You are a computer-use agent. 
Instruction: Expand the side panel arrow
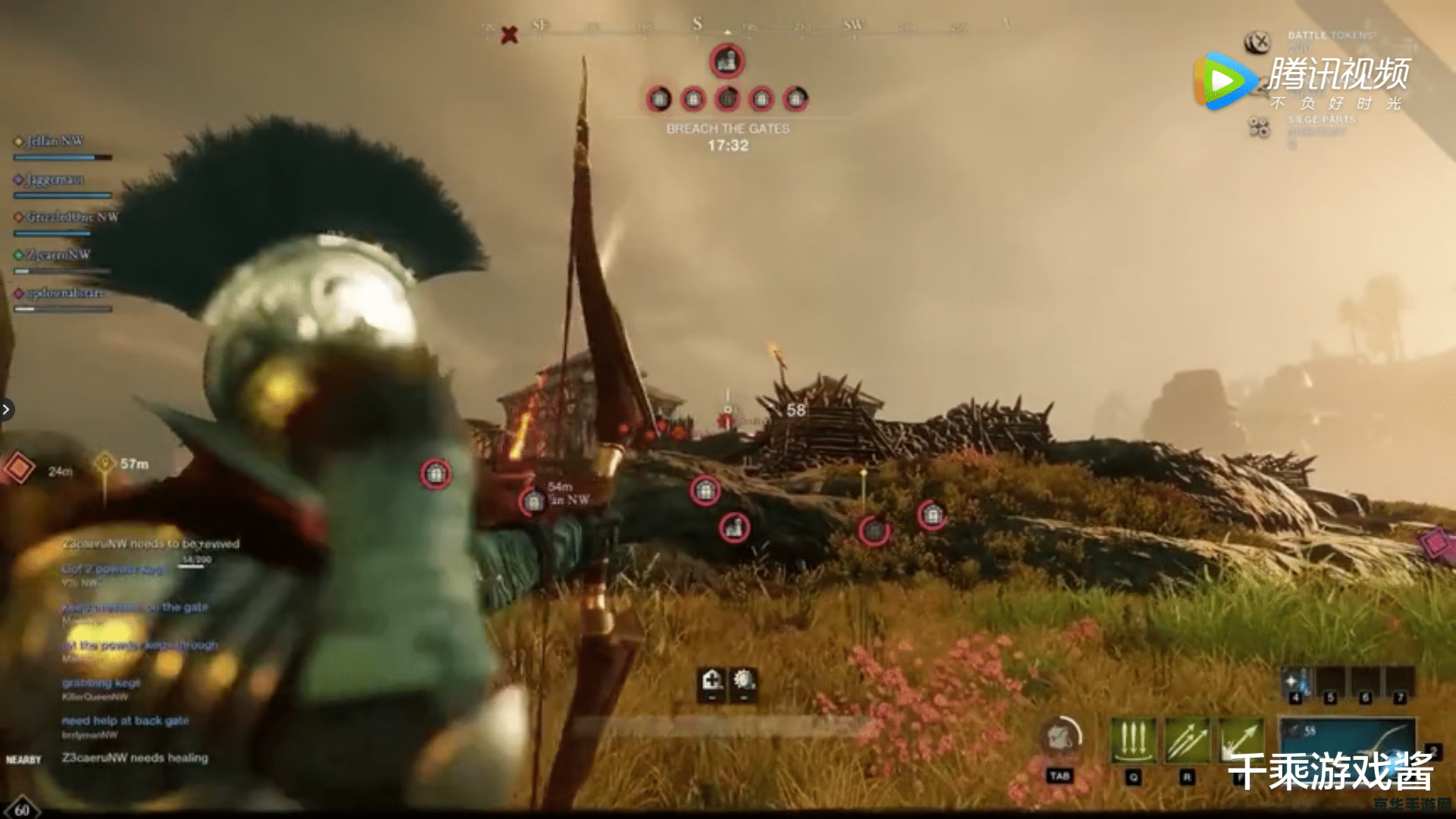click(6, 409)
